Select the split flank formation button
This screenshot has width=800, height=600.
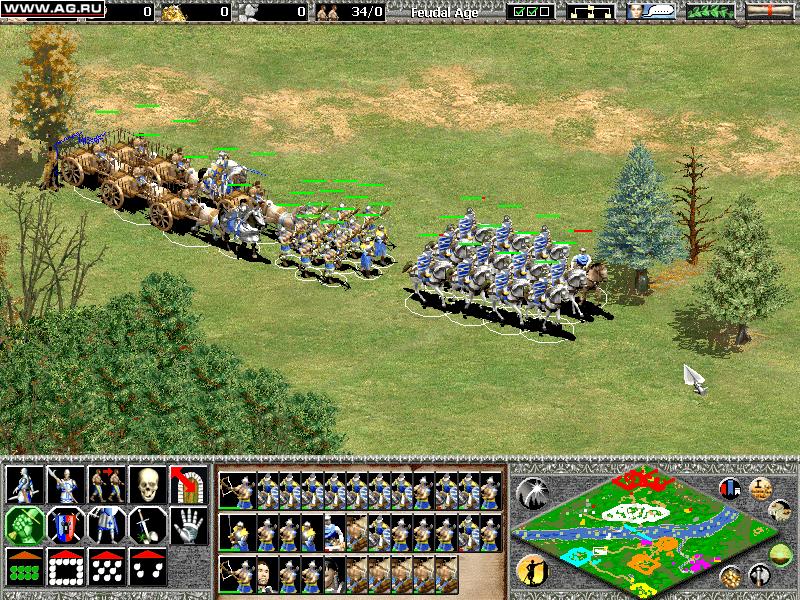point(147,566)
